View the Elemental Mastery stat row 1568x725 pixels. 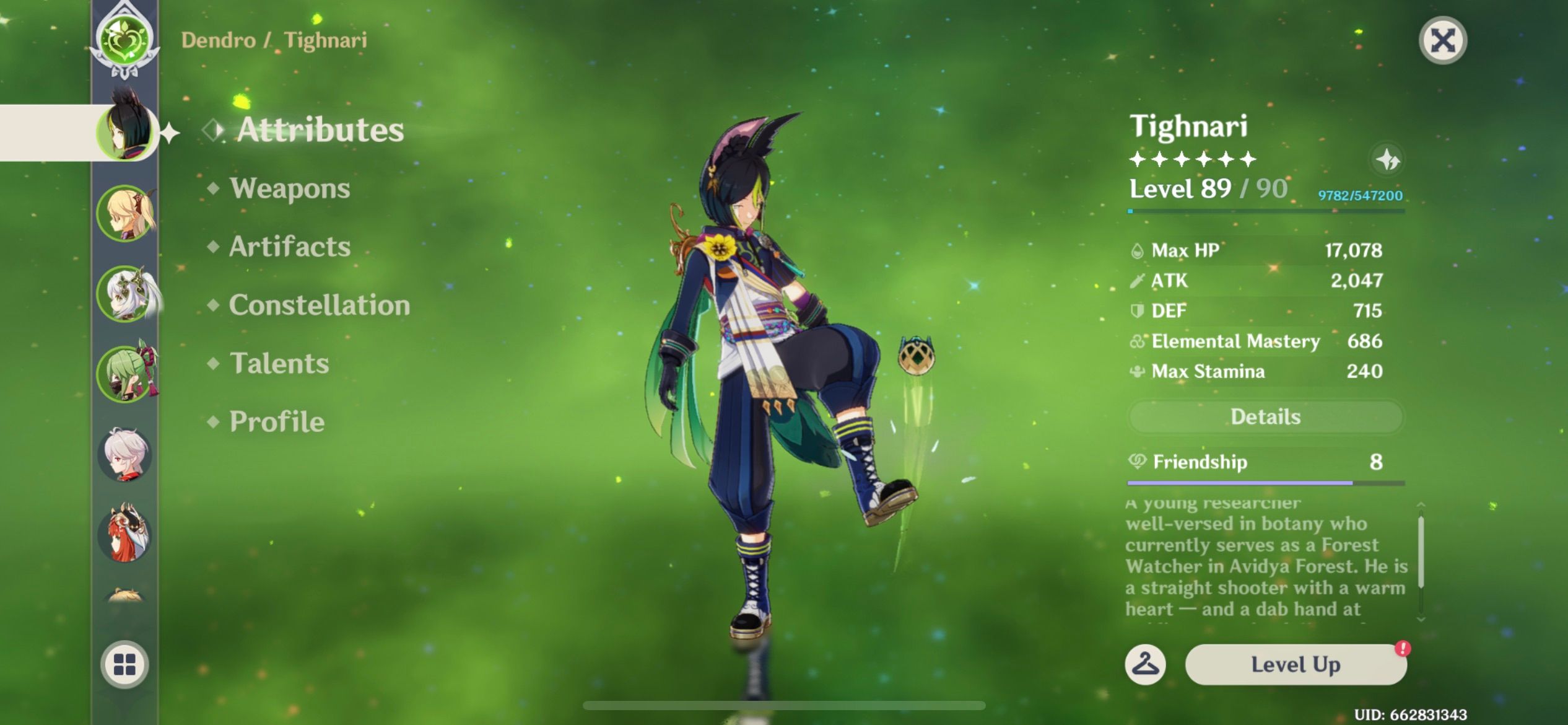pyautogui.click(x=1234, y=341)
